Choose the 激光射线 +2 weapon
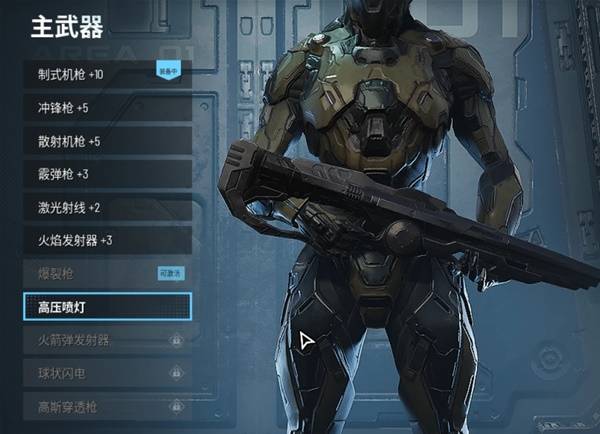The image size is (600, 434). (x=105, y=207)
